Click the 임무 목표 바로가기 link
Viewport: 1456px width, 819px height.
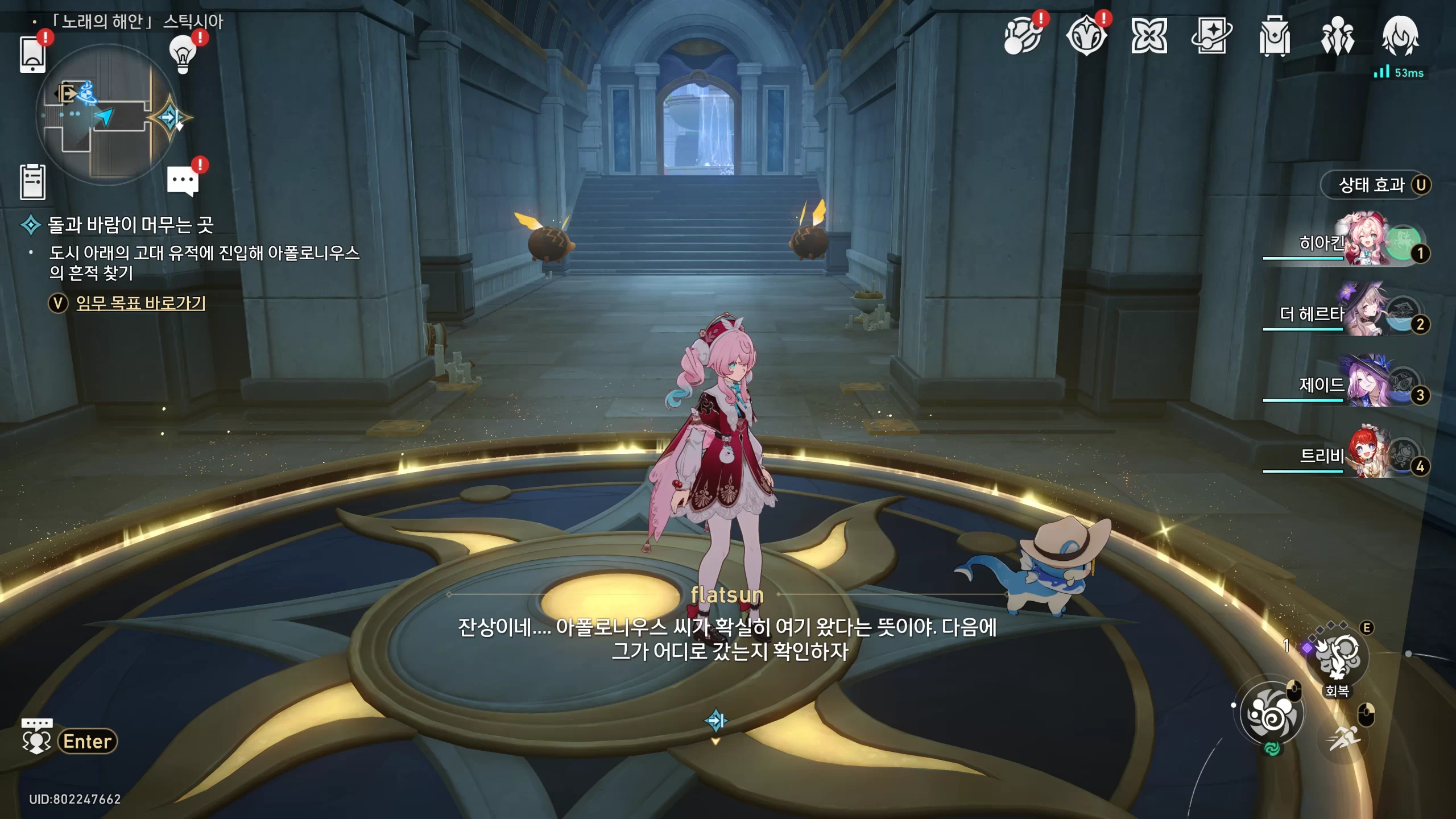[140, 303]
